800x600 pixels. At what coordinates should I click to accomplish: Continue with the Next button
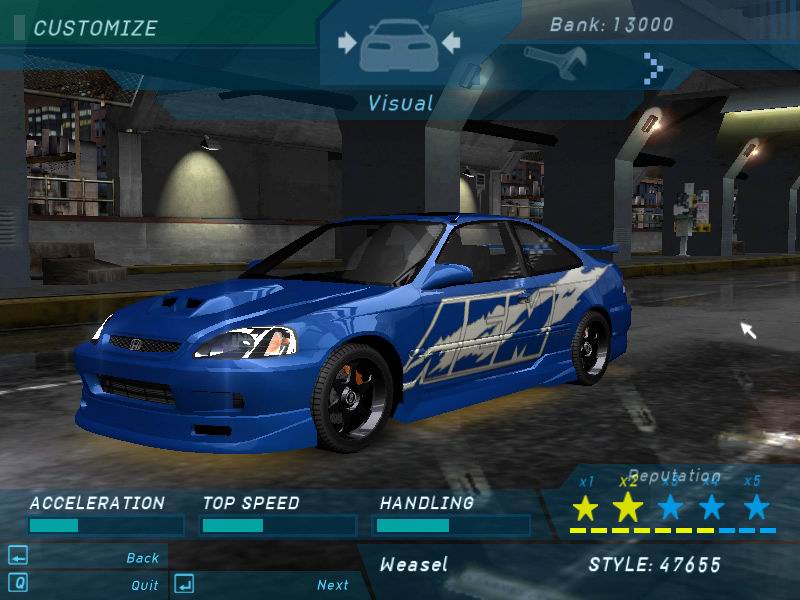tap(333, 585)
